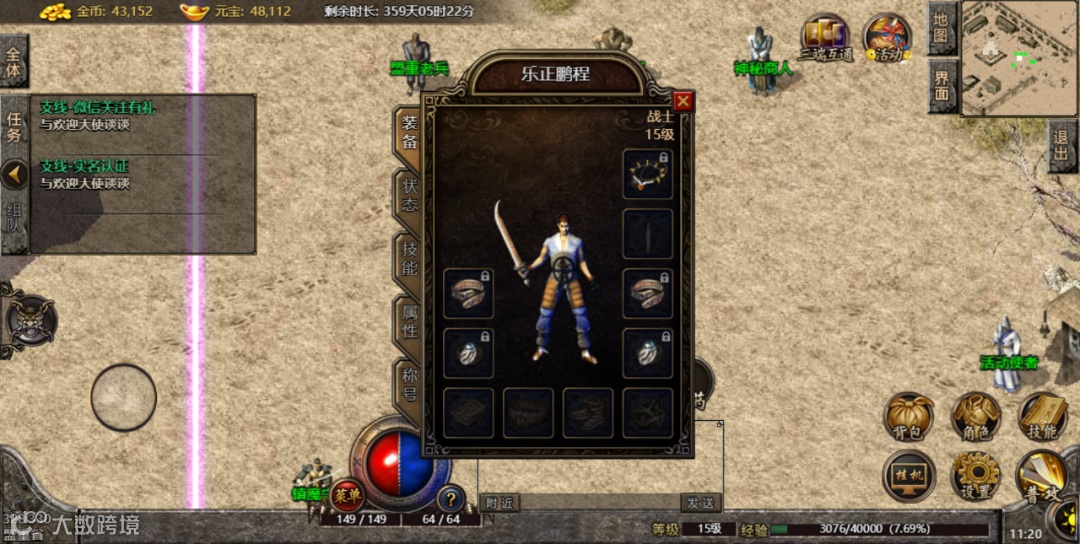Toggle the 挂机 auto-battle button

tap(908, 475)
